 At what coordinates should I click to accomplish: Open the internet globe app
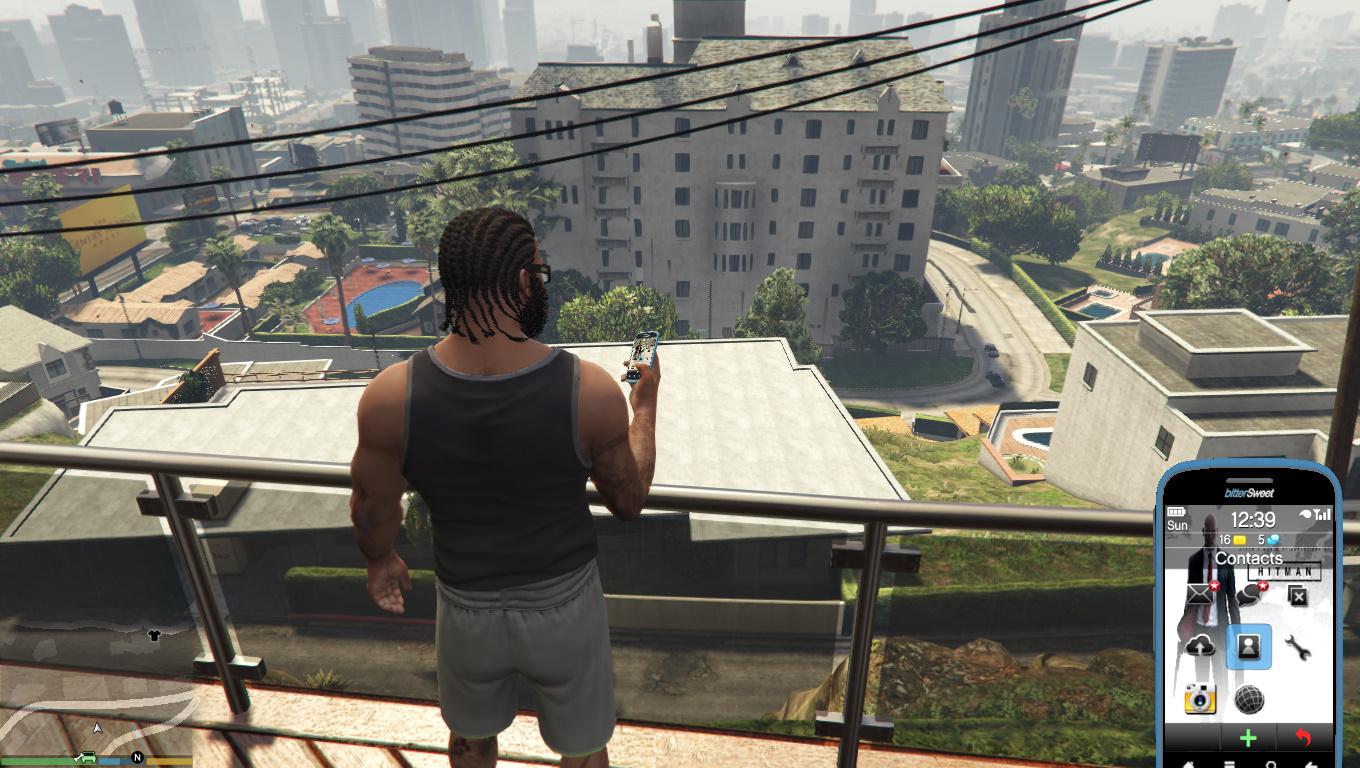[1248, 699]
